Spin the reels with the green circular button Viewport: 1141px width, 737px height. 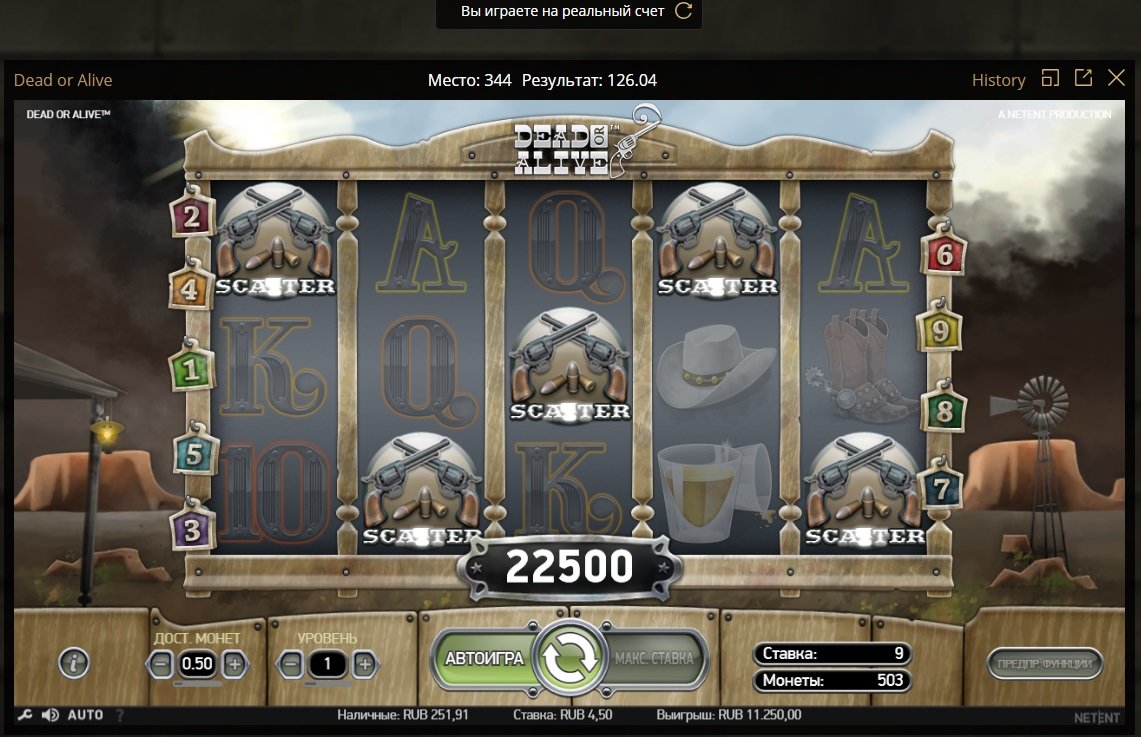[x=569, y=658]
